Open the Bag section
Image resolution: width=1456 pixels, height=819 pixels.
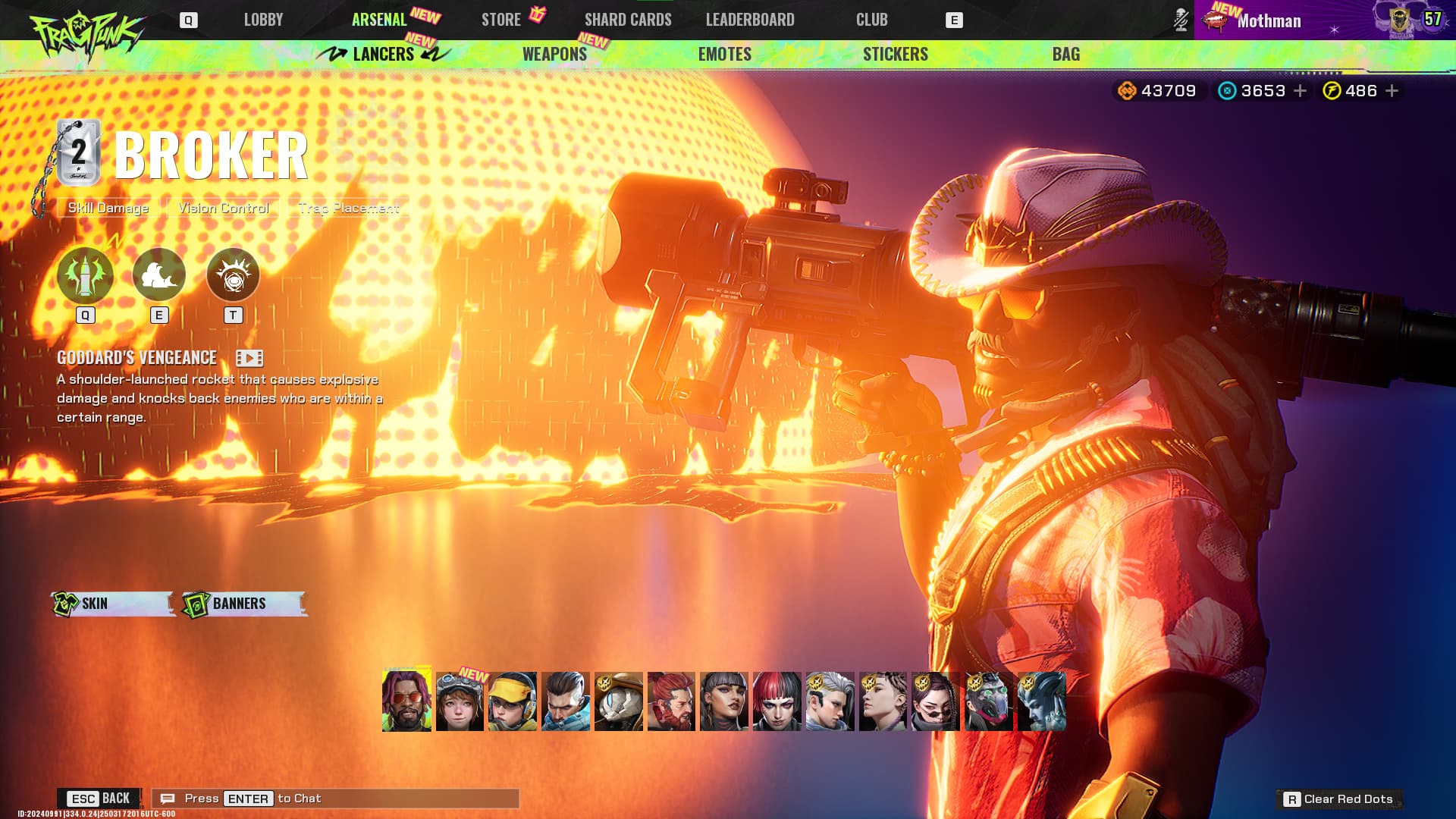[x=1065, y=54]
